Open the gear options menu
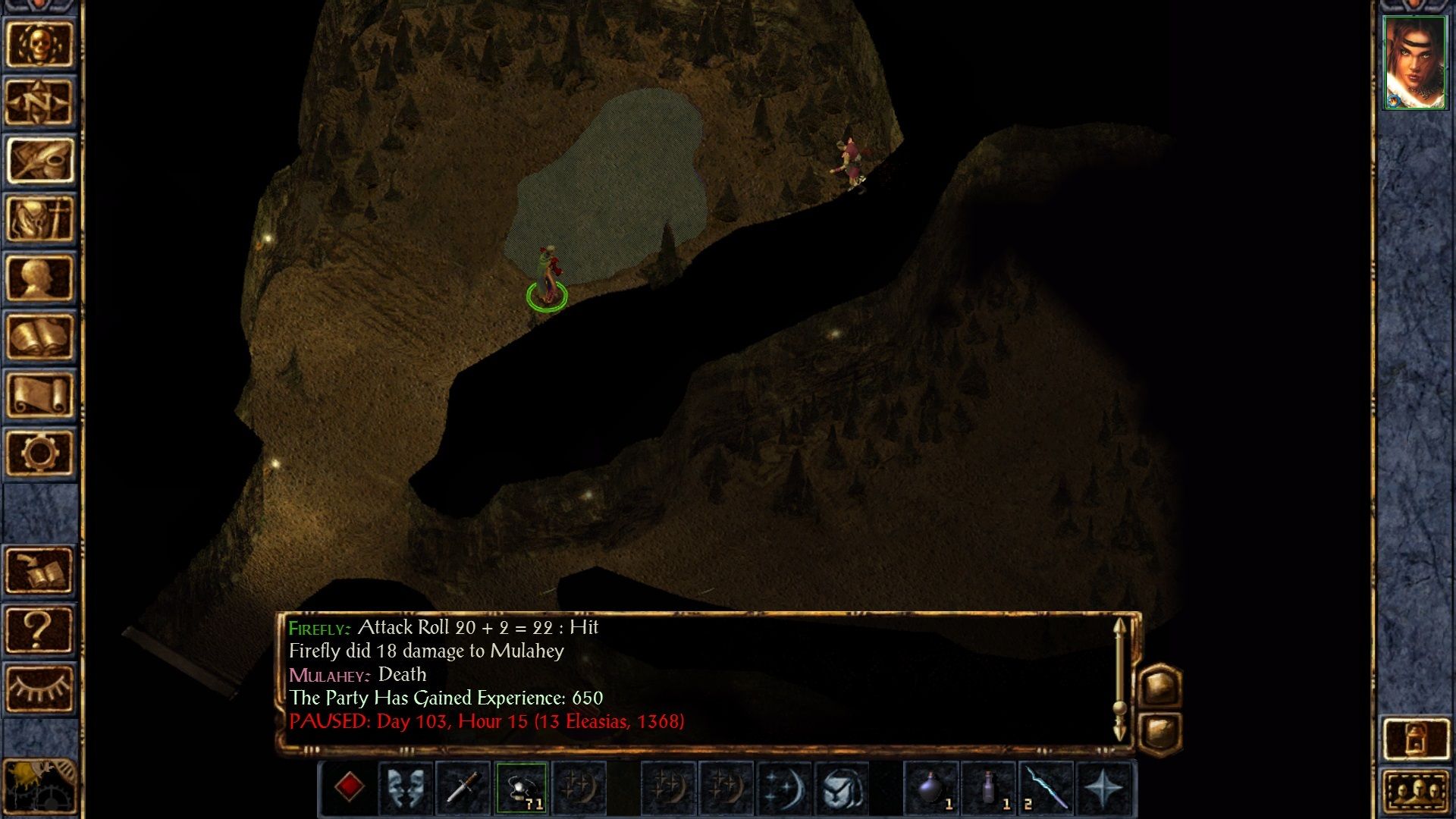This screenshot has height=819, width=1456. [39, 453]
